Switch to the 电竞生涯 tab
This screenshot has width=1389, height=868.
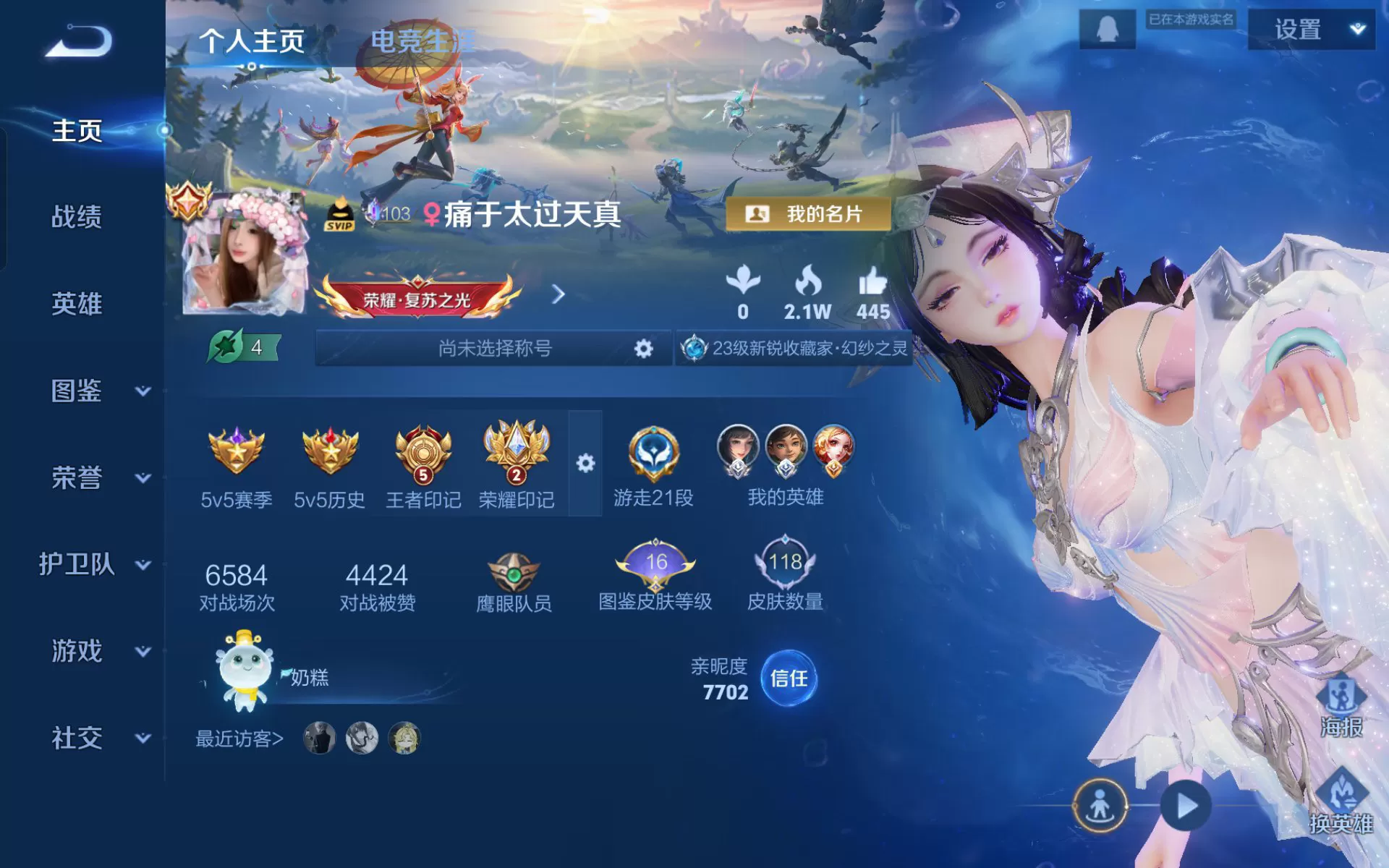(x=422, y=41)
